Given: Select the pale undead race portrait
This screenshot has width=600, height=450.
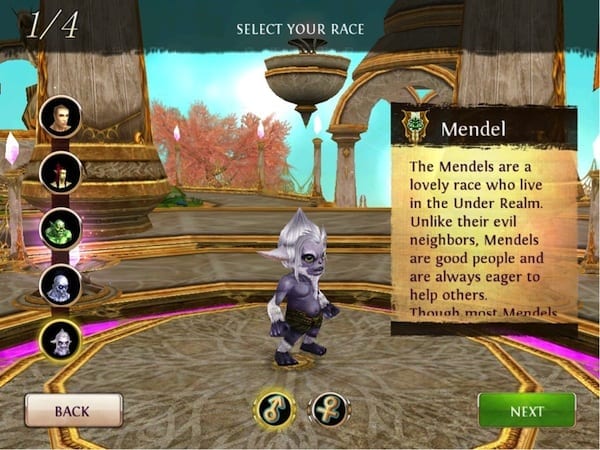Looking at the screenshot, I should tap(60, 285).
